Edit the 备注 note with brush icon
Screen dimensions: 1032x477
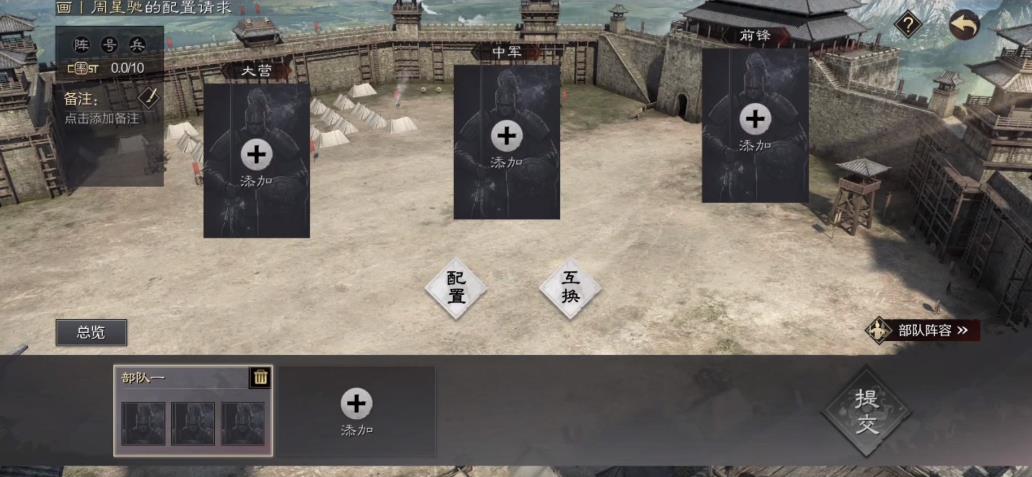(148, 97)
